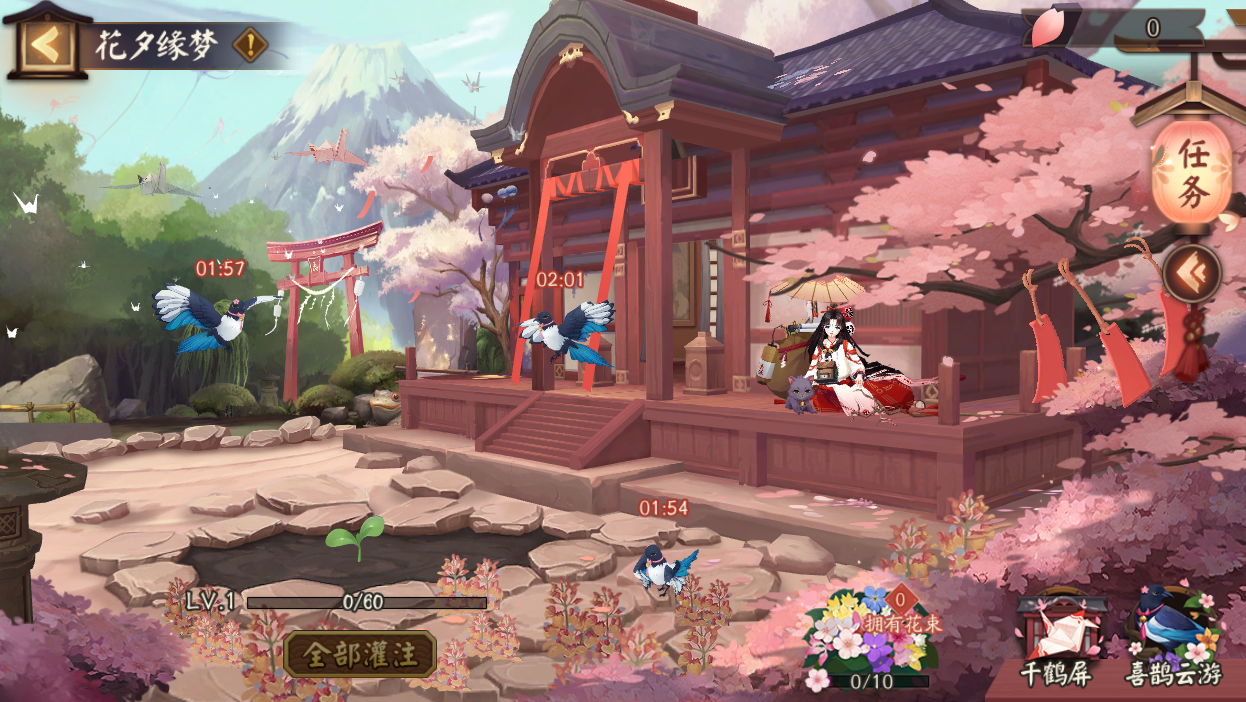Tap the 全部灌注 button
1246x702 pixels.
pos(360,655)
